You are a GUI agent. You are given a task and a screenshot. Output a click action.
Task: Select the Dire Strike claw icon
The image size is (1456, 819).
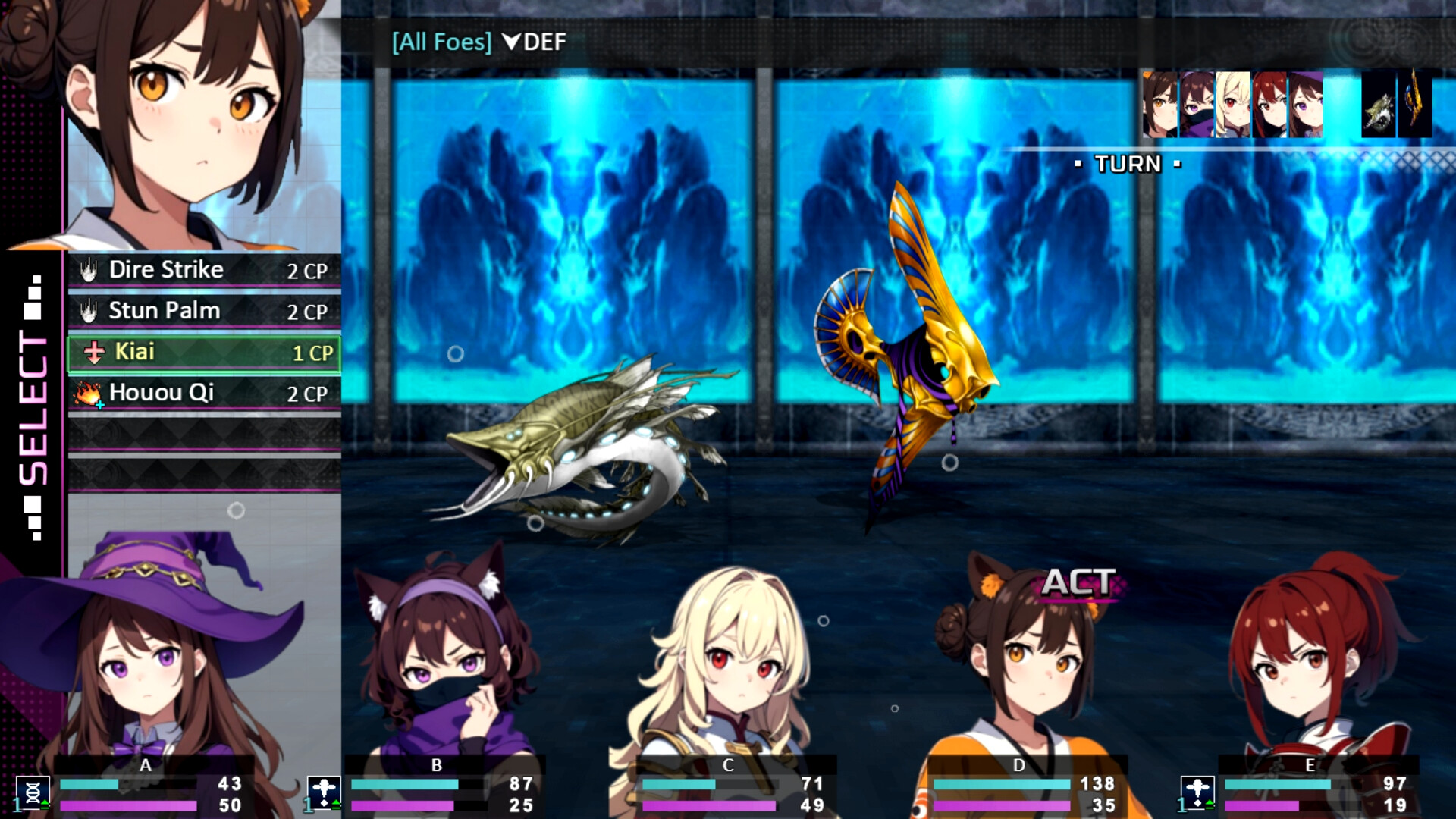pyautogui.click(x=87, y=271)
